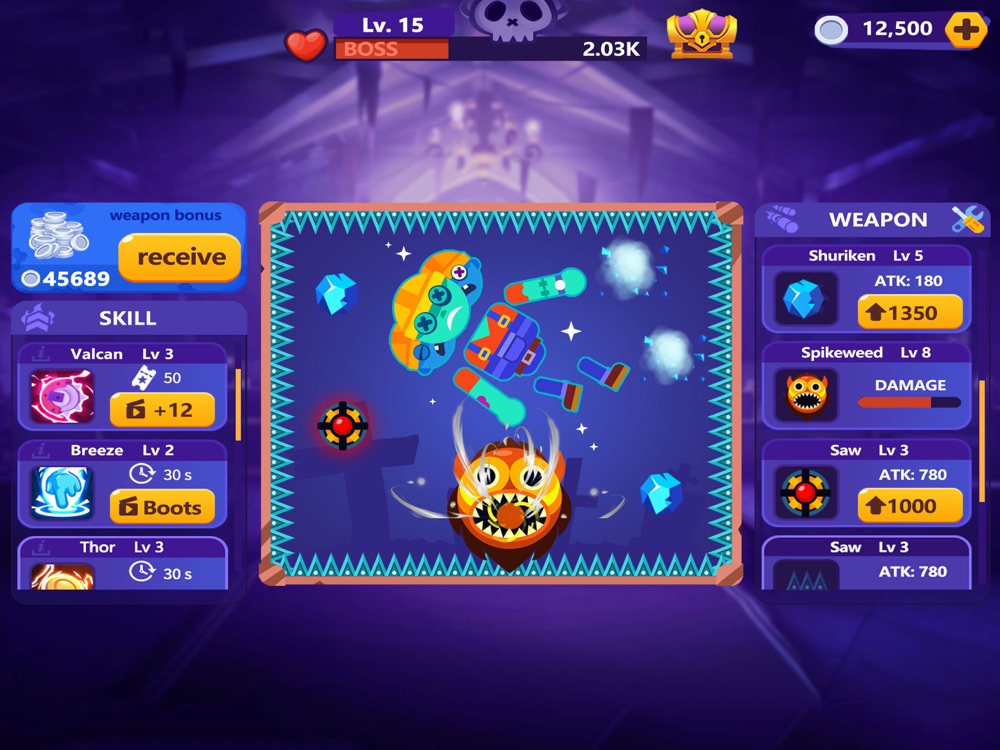Select the Saw crosshair weapon icon

click(x=806, y=493)
